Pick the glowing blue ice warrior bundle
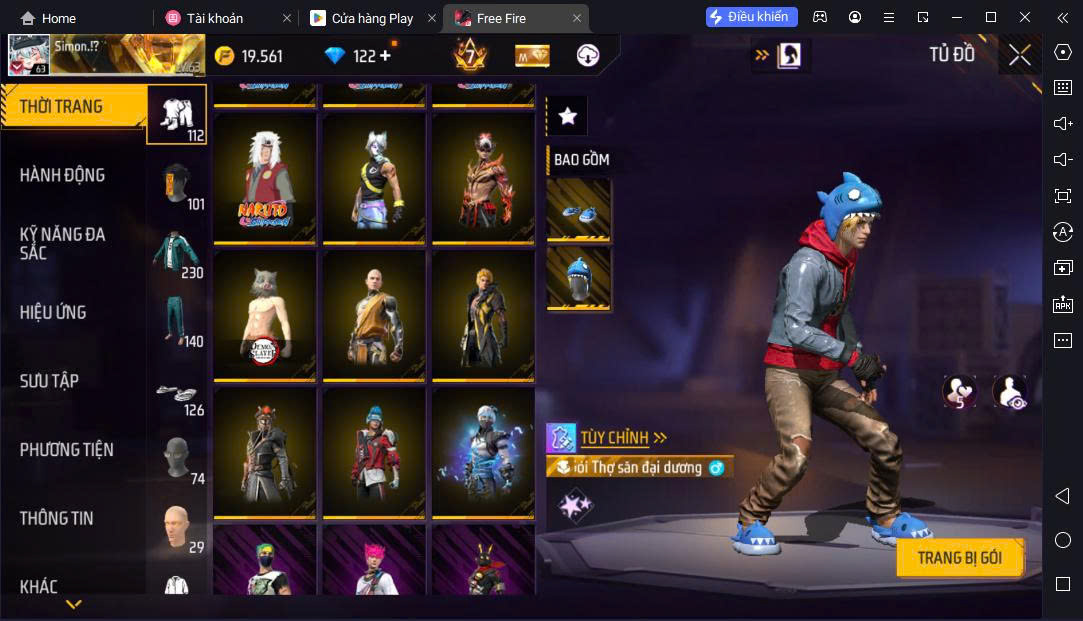 483,452
